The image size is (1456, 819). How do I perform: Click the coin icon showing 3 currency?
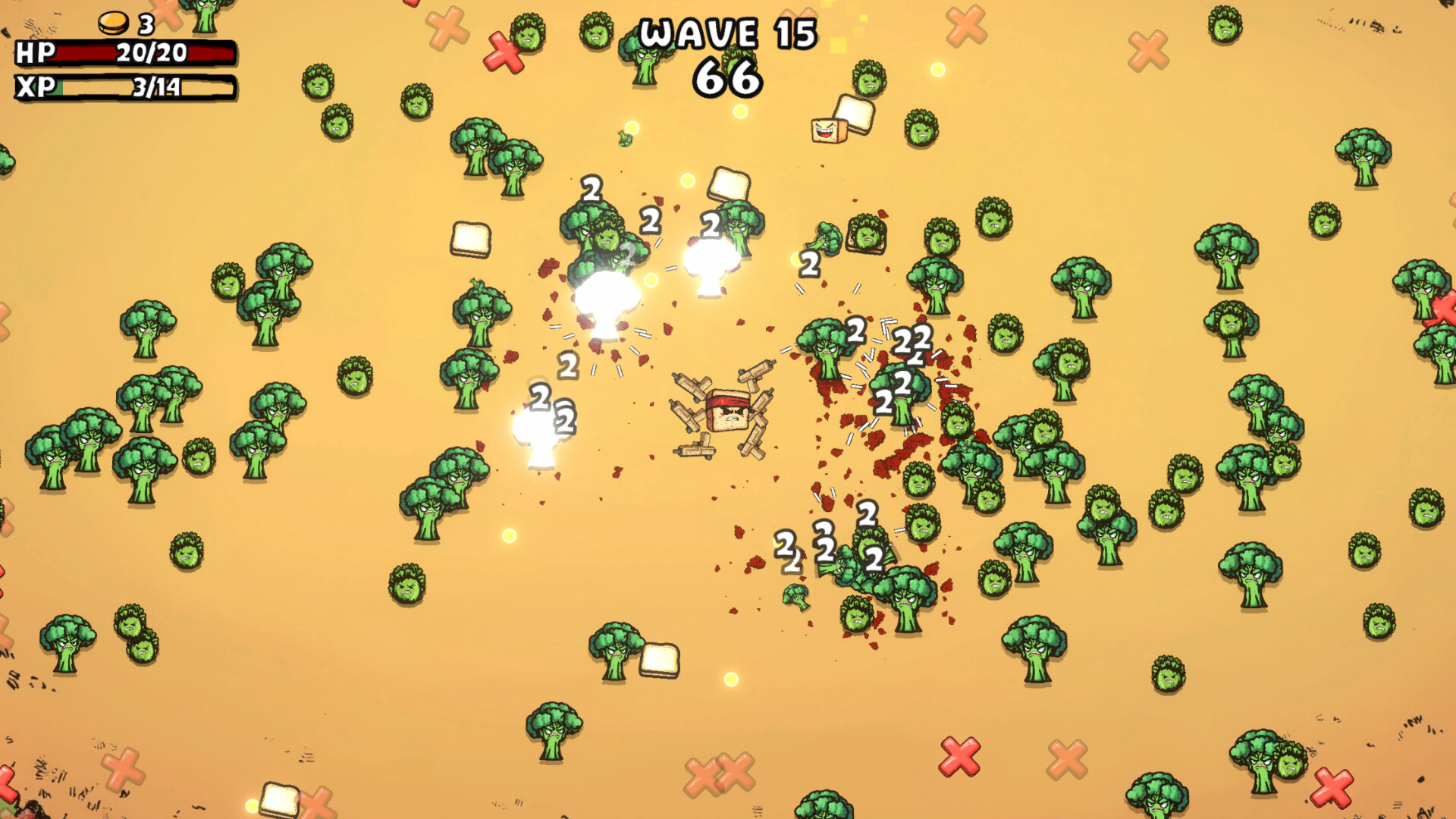(112, 22)
